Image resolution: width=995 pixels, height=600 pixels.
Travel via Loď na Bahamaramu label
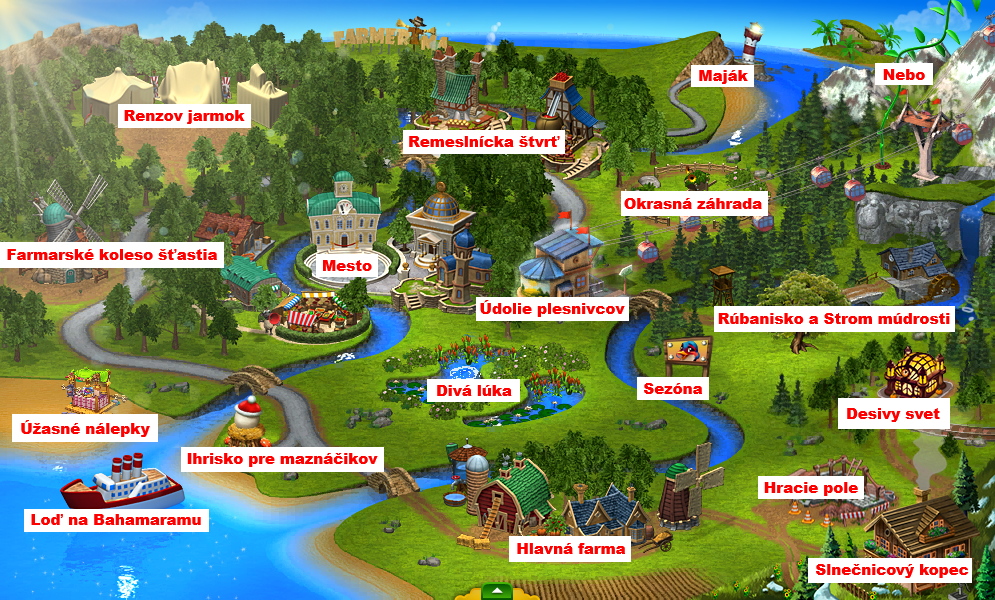(116, 520)
